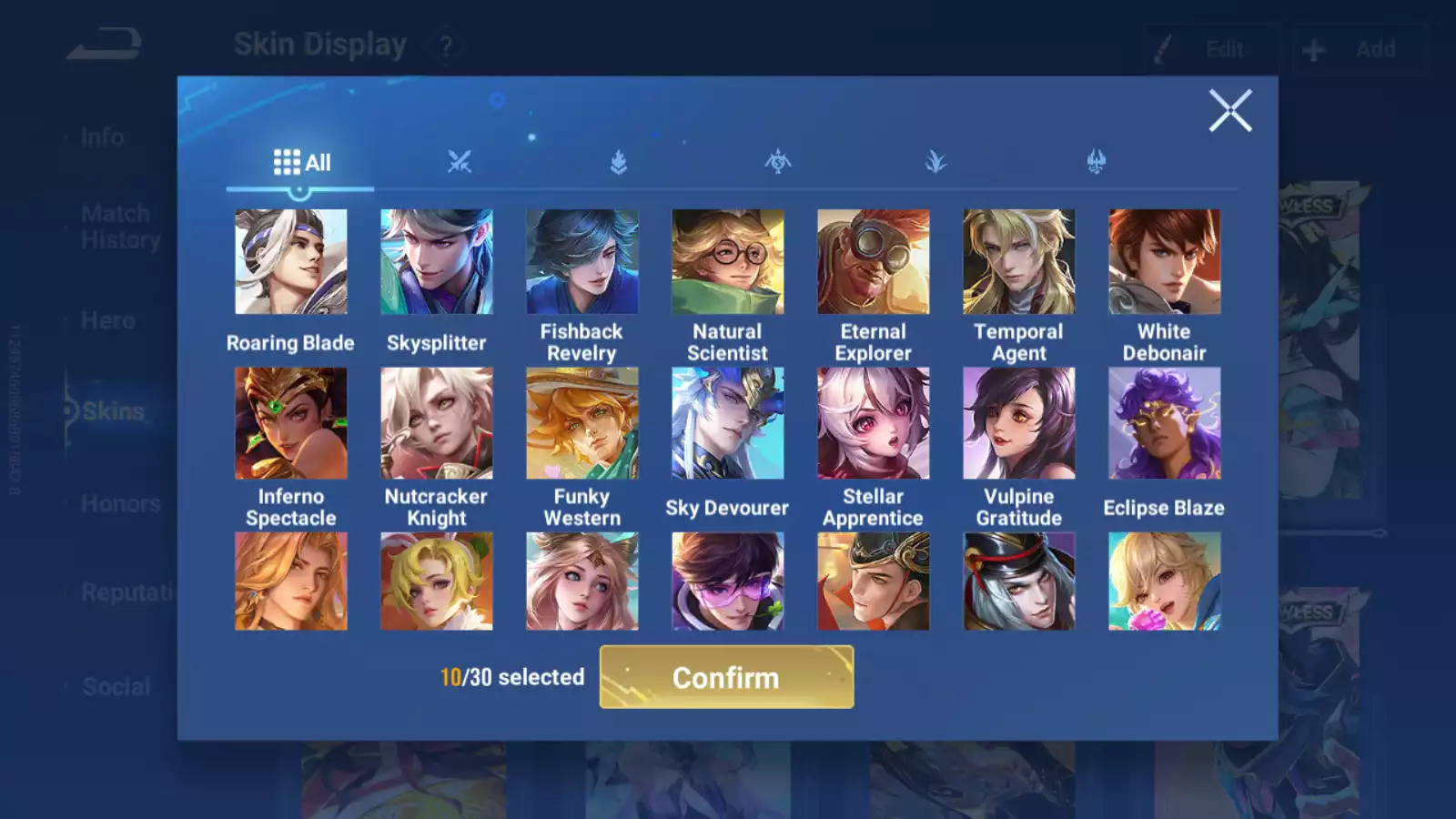Choose the Skysplitter skin portrait

pyautogui.click(x=436, y=262)
